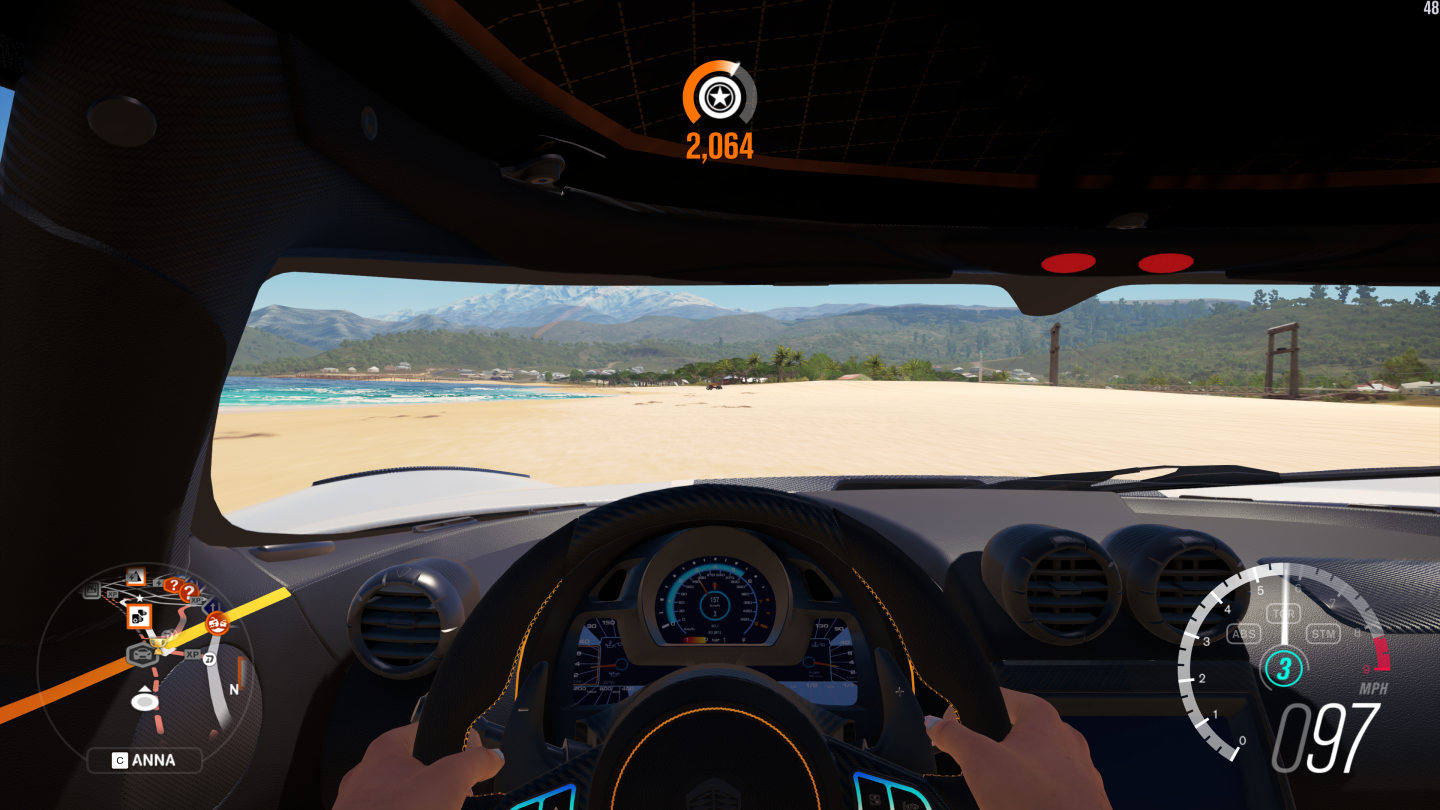
Task: Click the orange danger sign jump icon
Action: coord(136,578)
